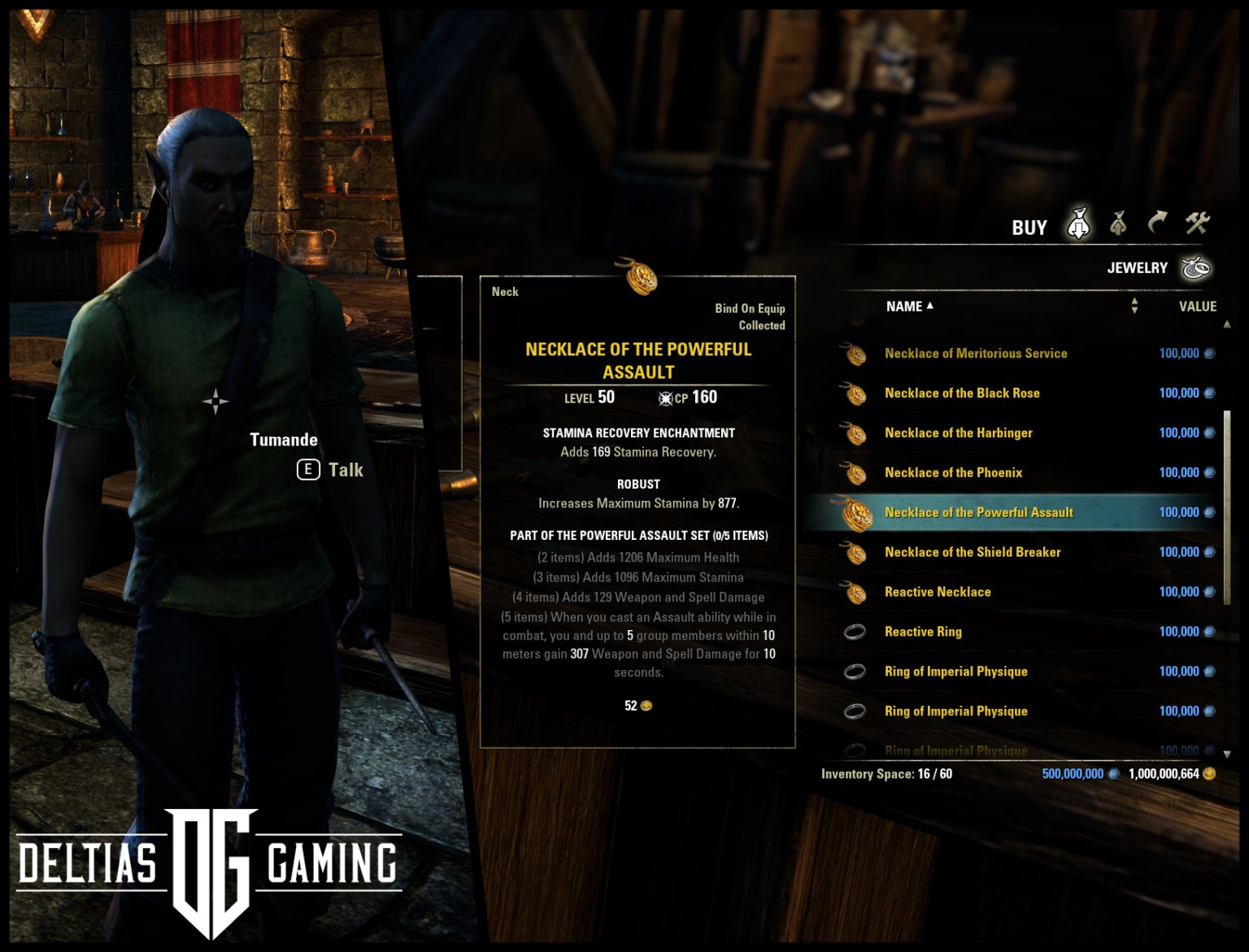Click the gold coin icon near total currency
The height and width of the screenshot is (952, 1249).
(1210, 774)
